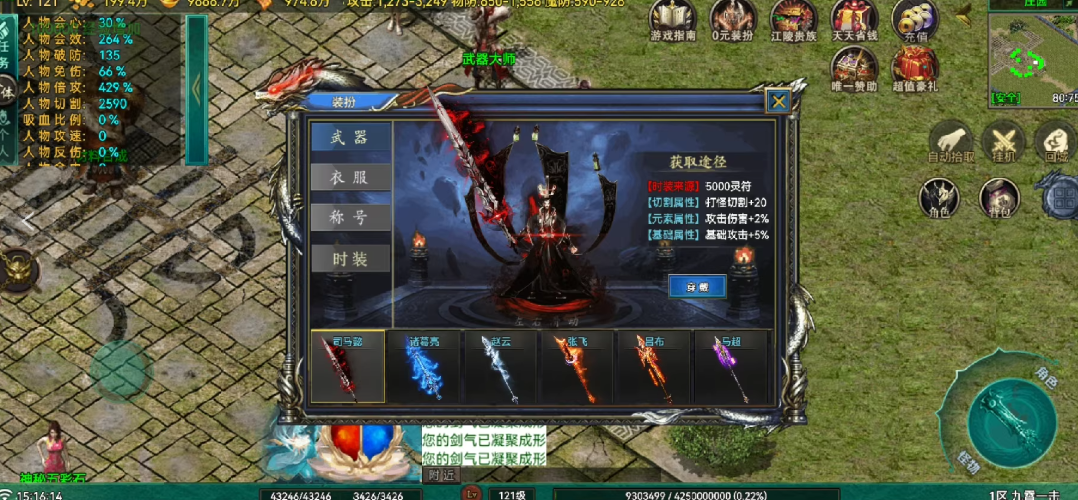Open the 衣服 clothing tab
The height and width of the screenshot is (500, 1078).
click(x=349, y=177)
